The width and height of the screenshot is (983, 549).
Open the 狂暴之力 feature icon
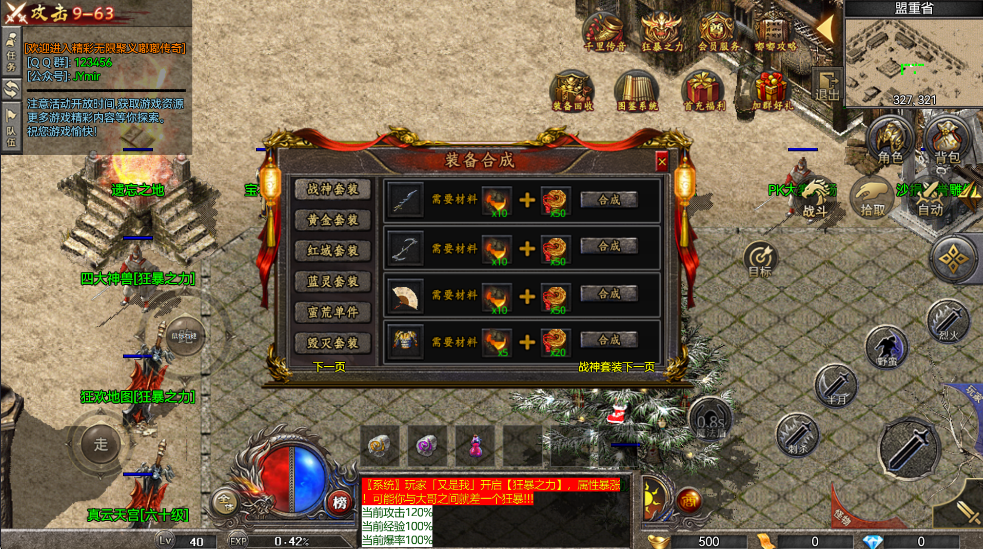661,34
